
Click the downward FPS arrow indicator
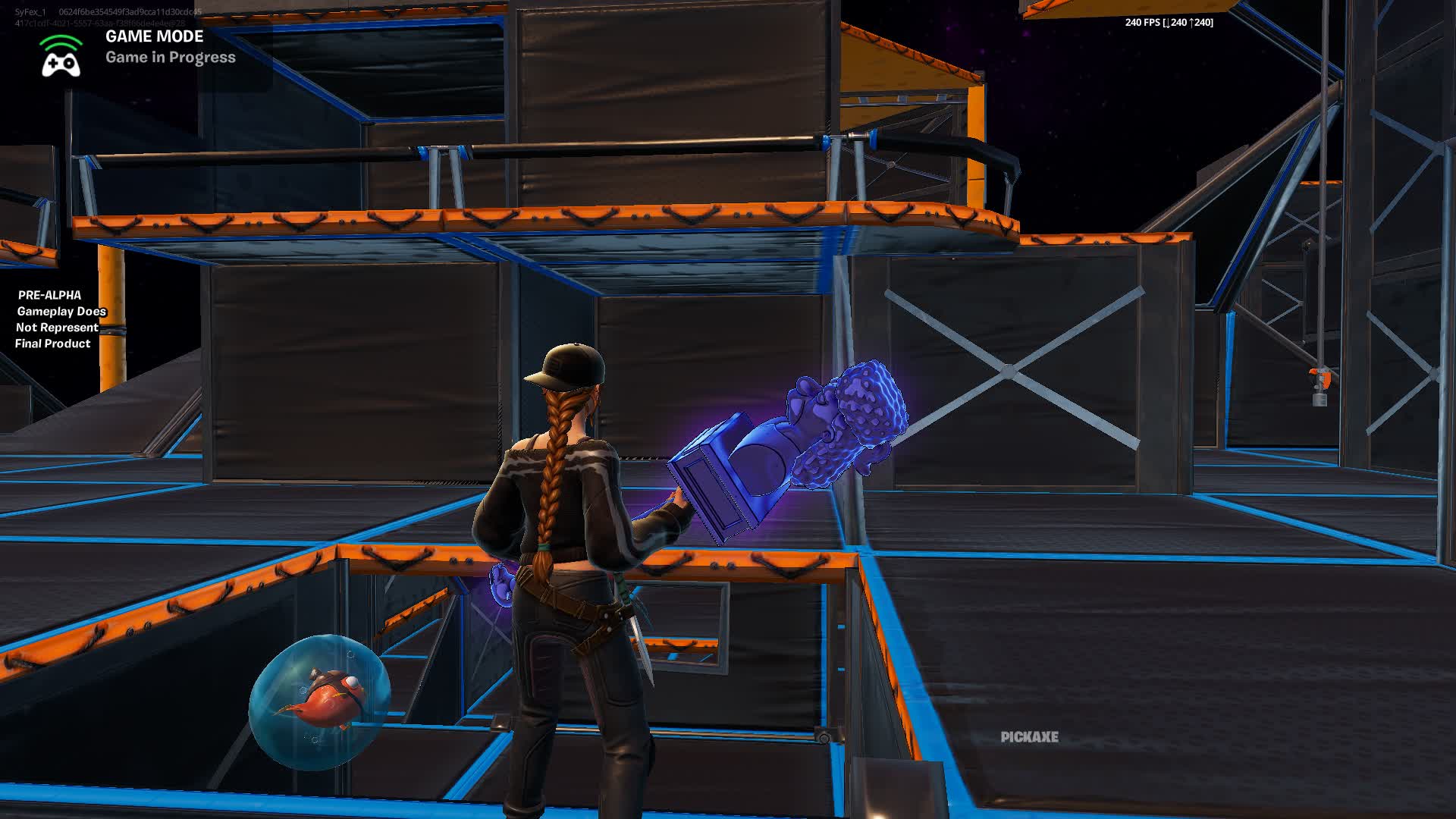[x=1166, y=24]
